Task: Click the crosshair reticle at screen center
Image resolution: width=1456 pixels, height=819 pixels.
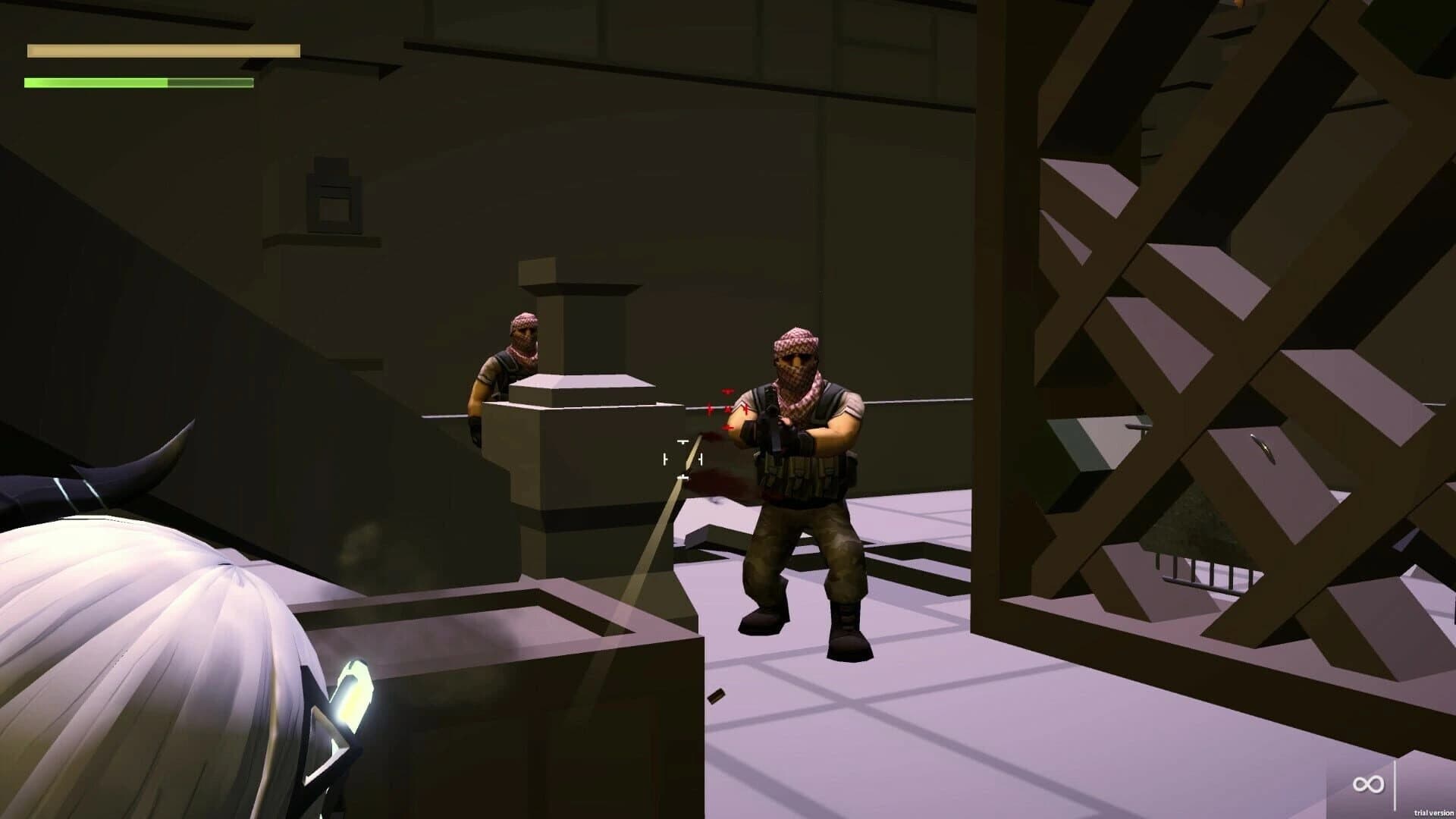Action: (681, 457)
